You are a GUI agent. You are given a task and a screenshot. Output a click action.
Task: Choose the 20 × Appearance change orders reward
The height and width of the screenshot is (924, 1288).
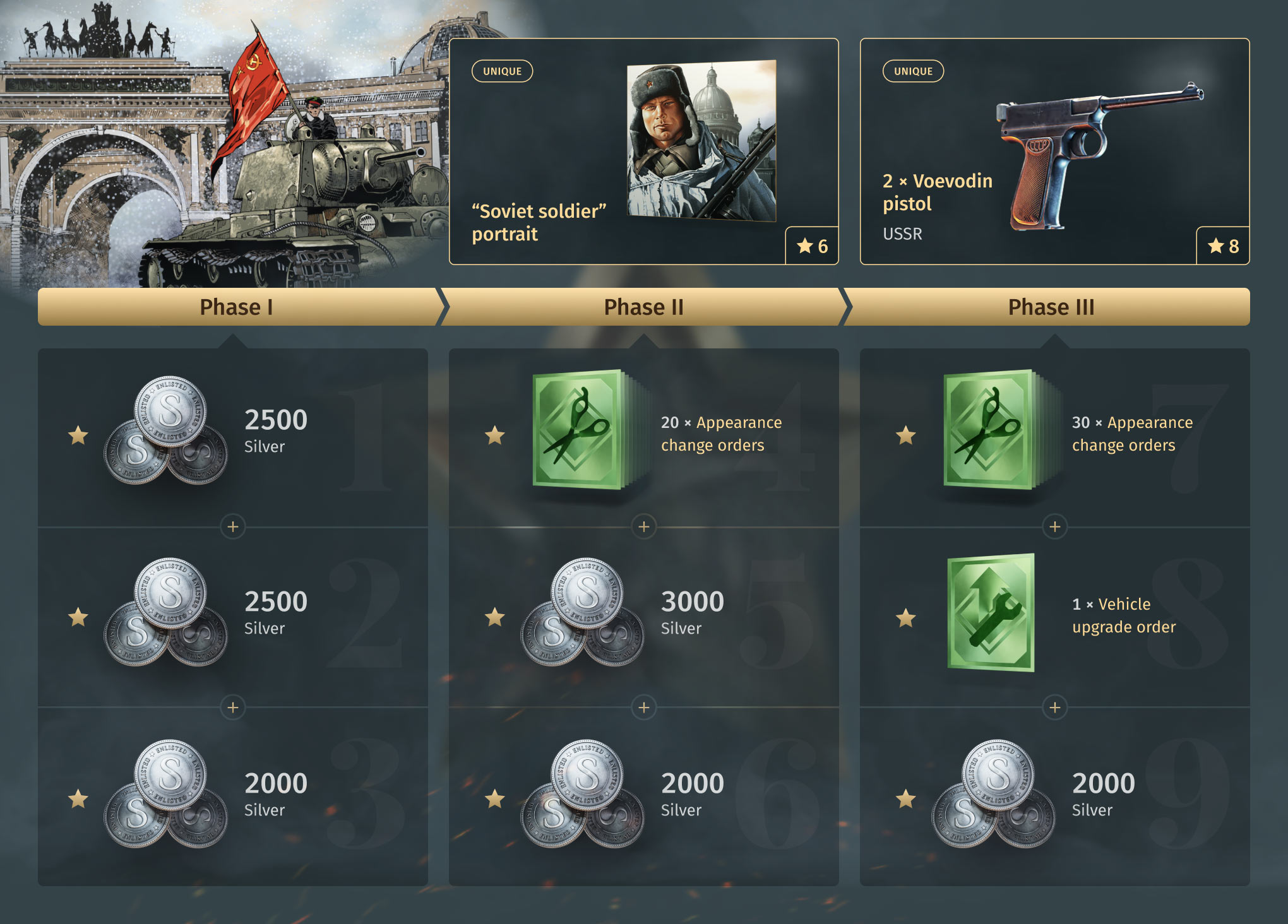coord(643,434)
